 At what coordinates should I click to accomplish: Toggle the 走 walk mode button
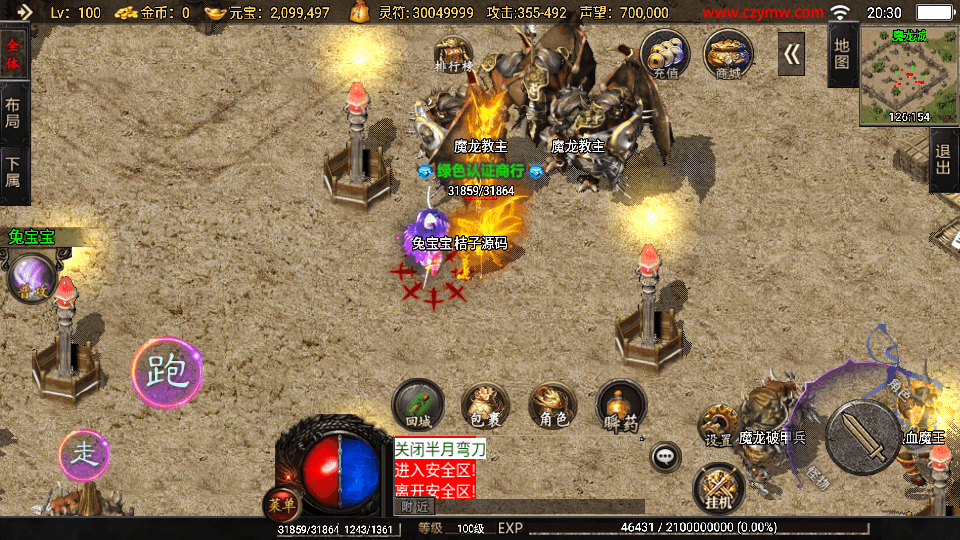tap(85, 455)
